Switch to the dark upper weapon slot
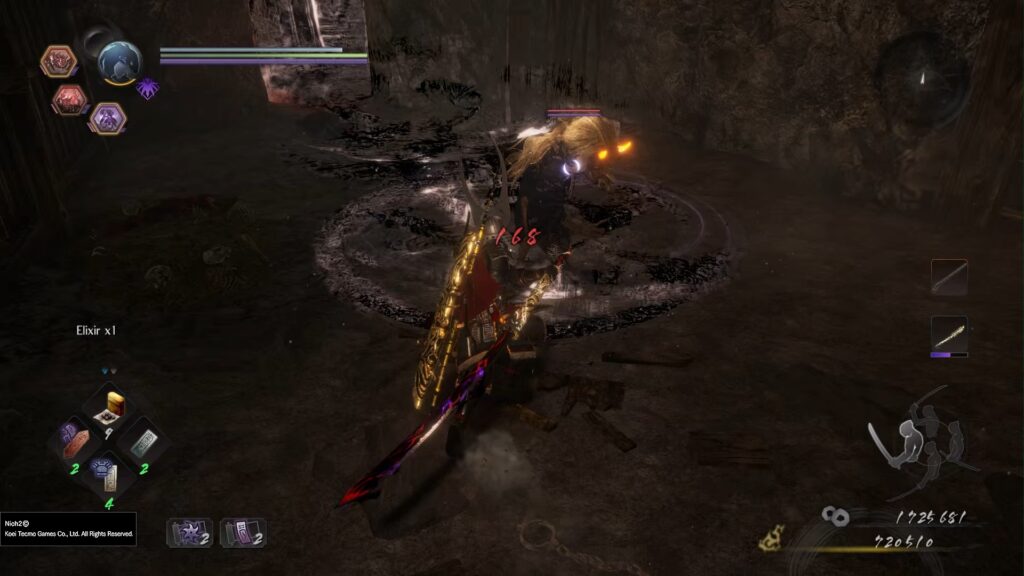The width and height of the screenshot is (1024, 576). (x=949, y=277)
